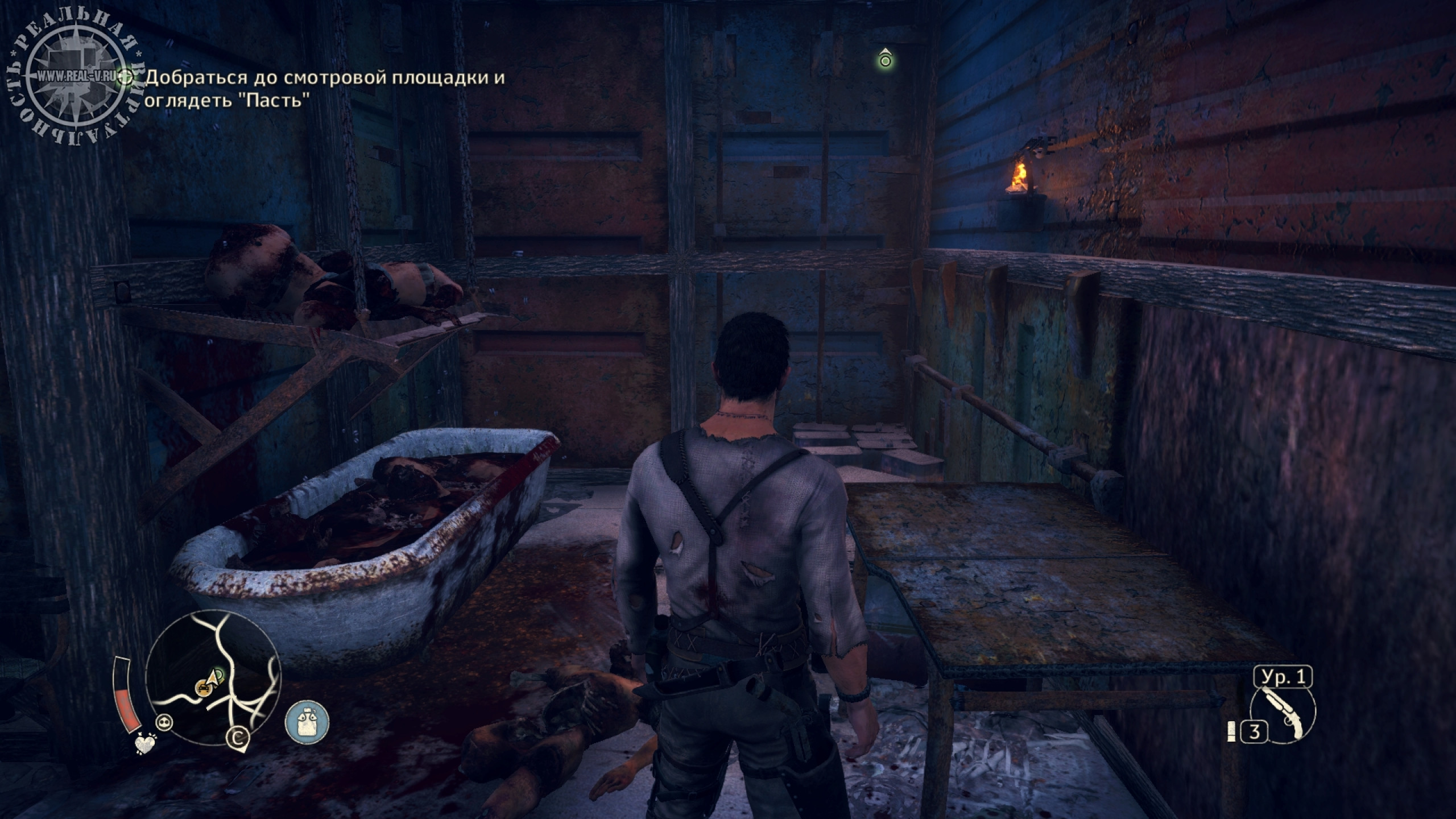Screen dimensions: 1456x819
Task: Click the green objective waypoint marker
Action: 884,59
